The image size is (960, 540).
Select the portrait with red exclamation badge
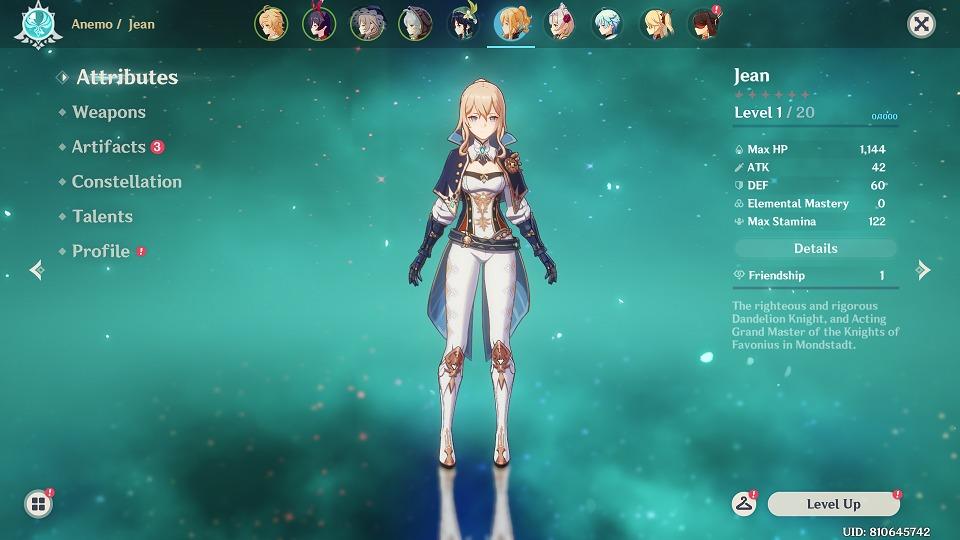click(x=704, y=23)
